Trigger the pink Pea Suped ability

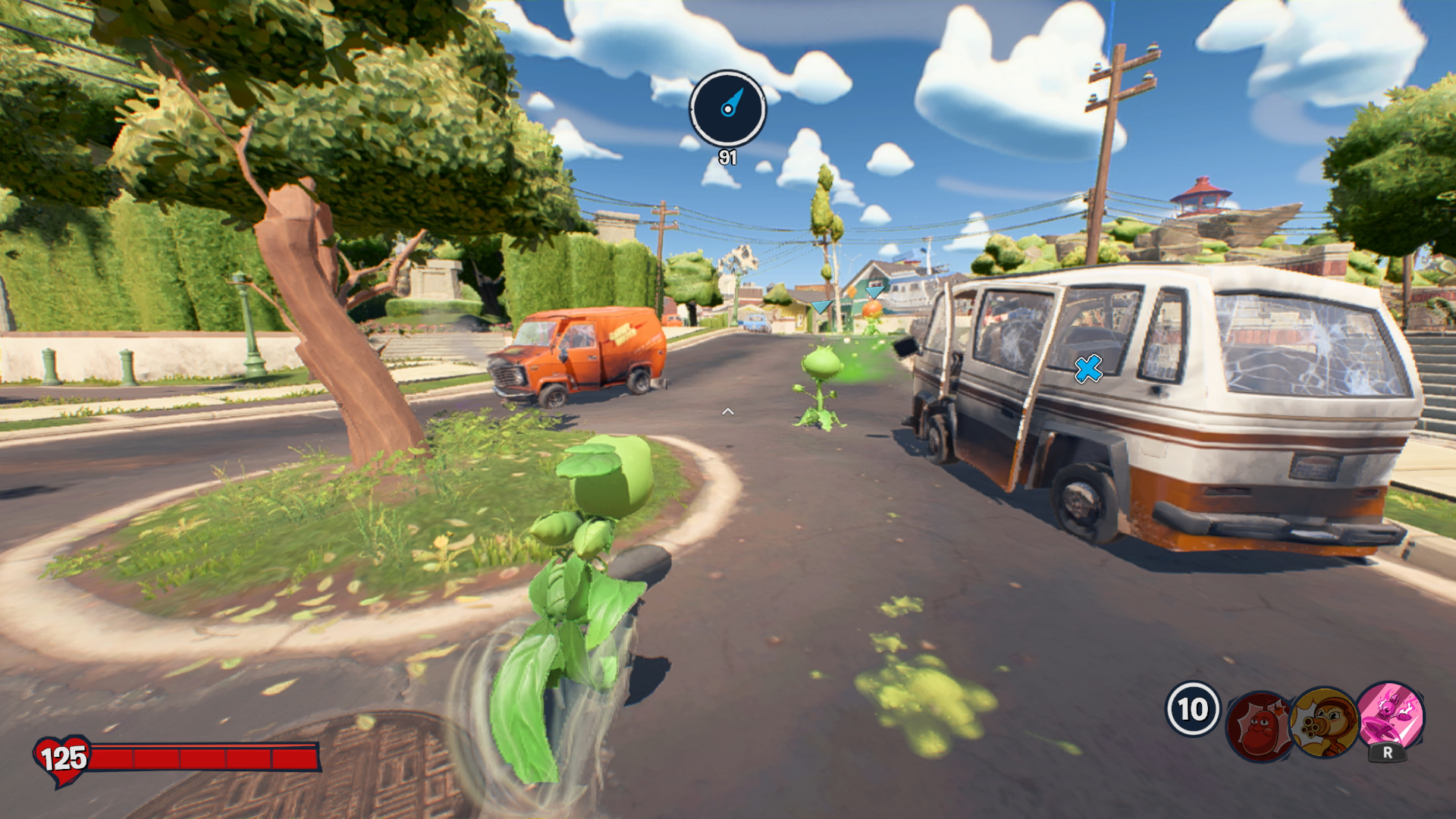[1390, 715]
